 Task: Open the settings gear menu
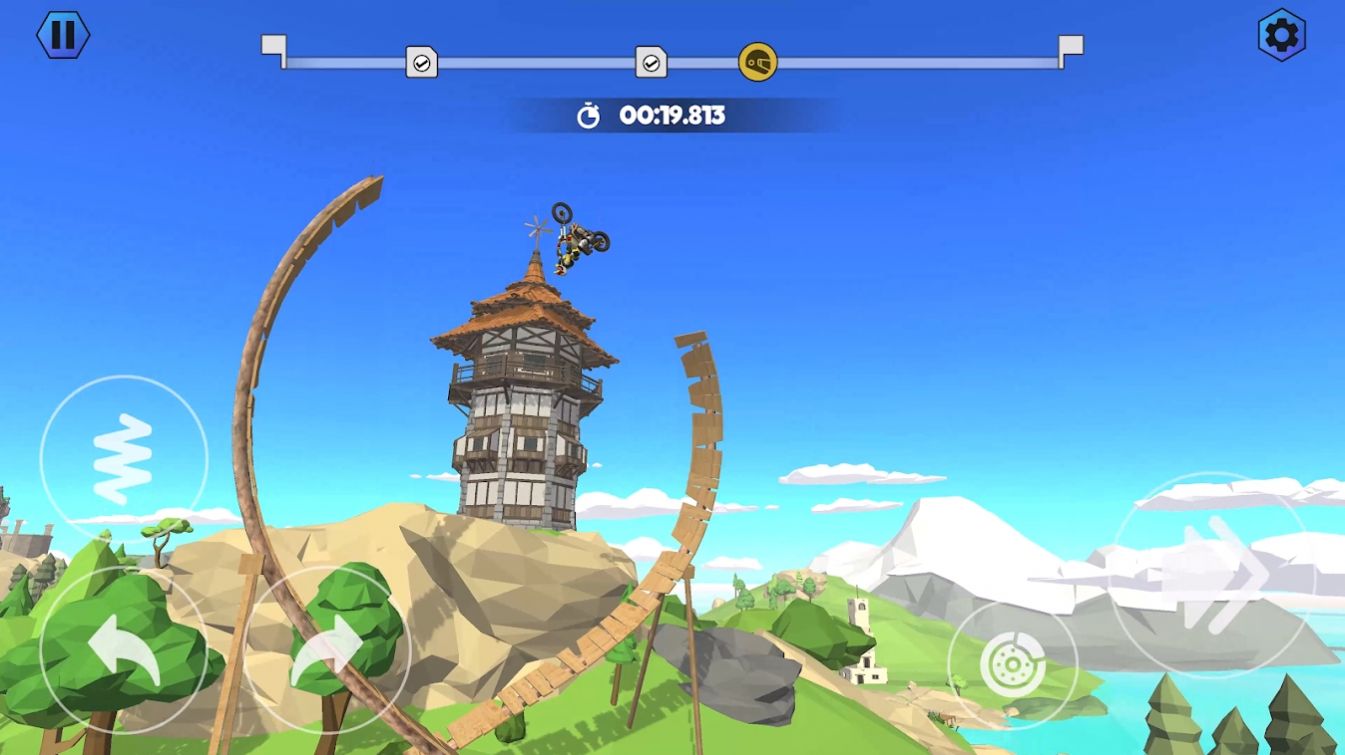pos(1283,34)
